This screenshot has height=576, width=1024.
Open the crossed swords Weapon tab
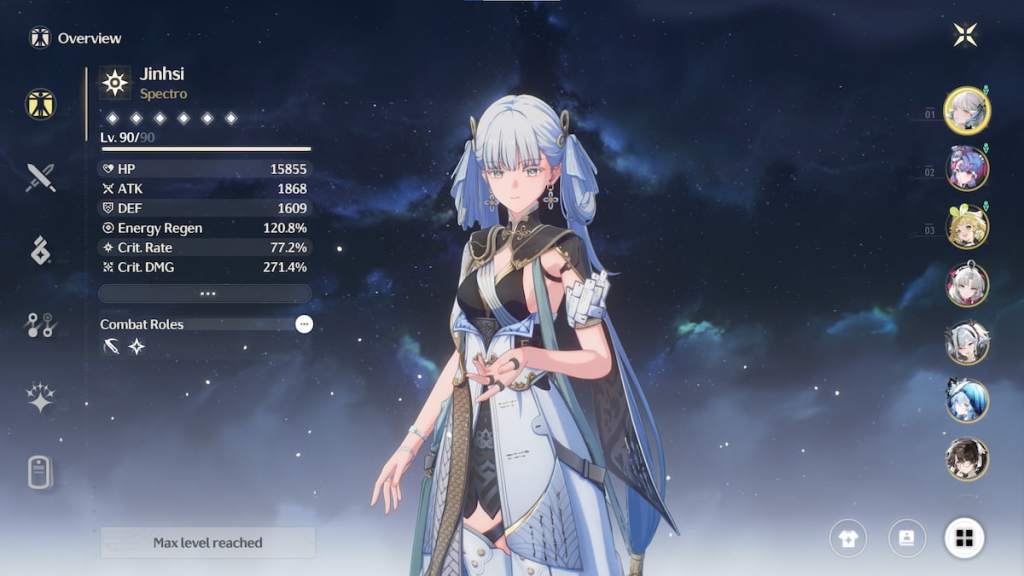[x=40, y=178]
